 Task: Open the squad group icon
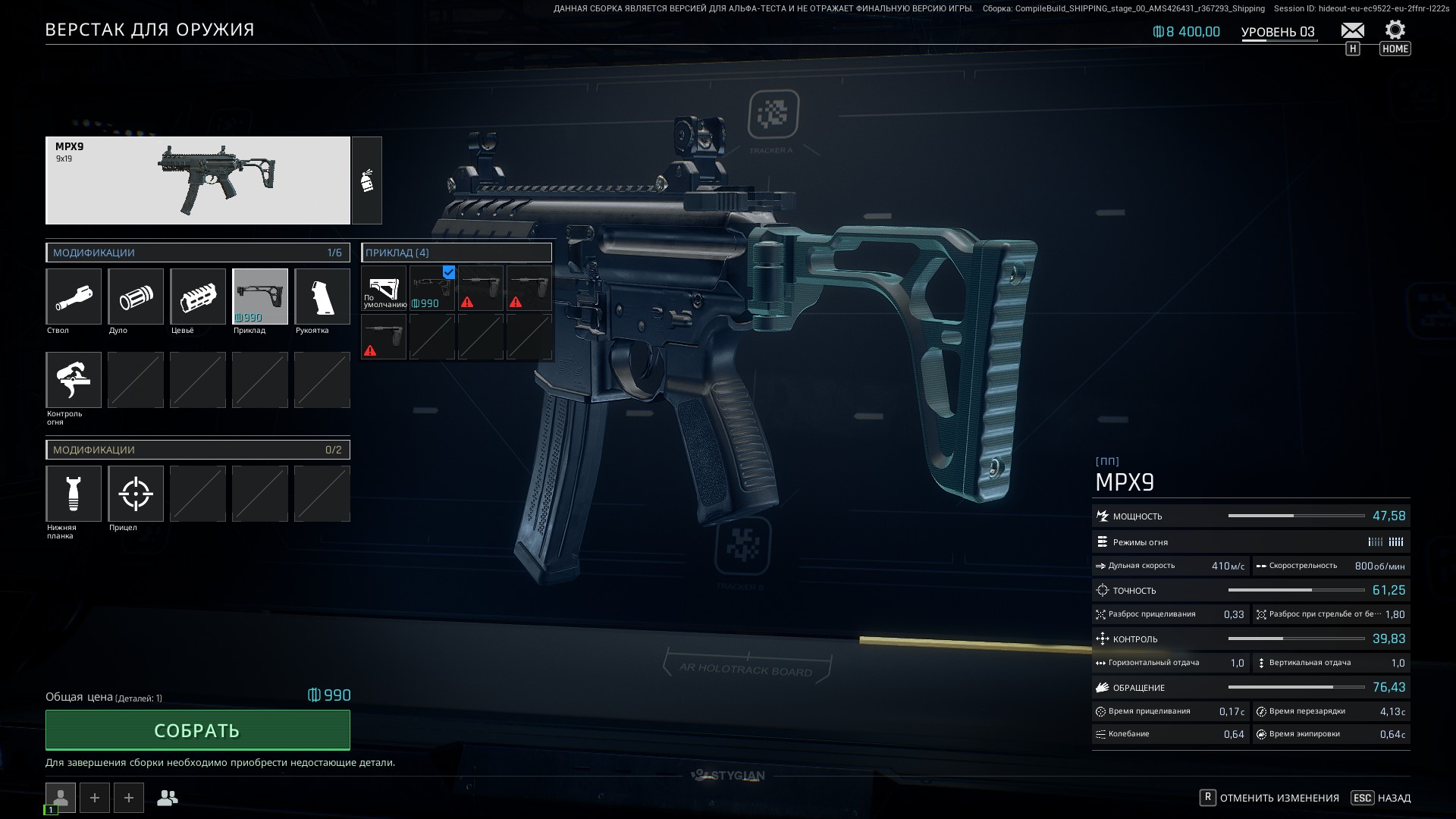(x=168, y=798)
